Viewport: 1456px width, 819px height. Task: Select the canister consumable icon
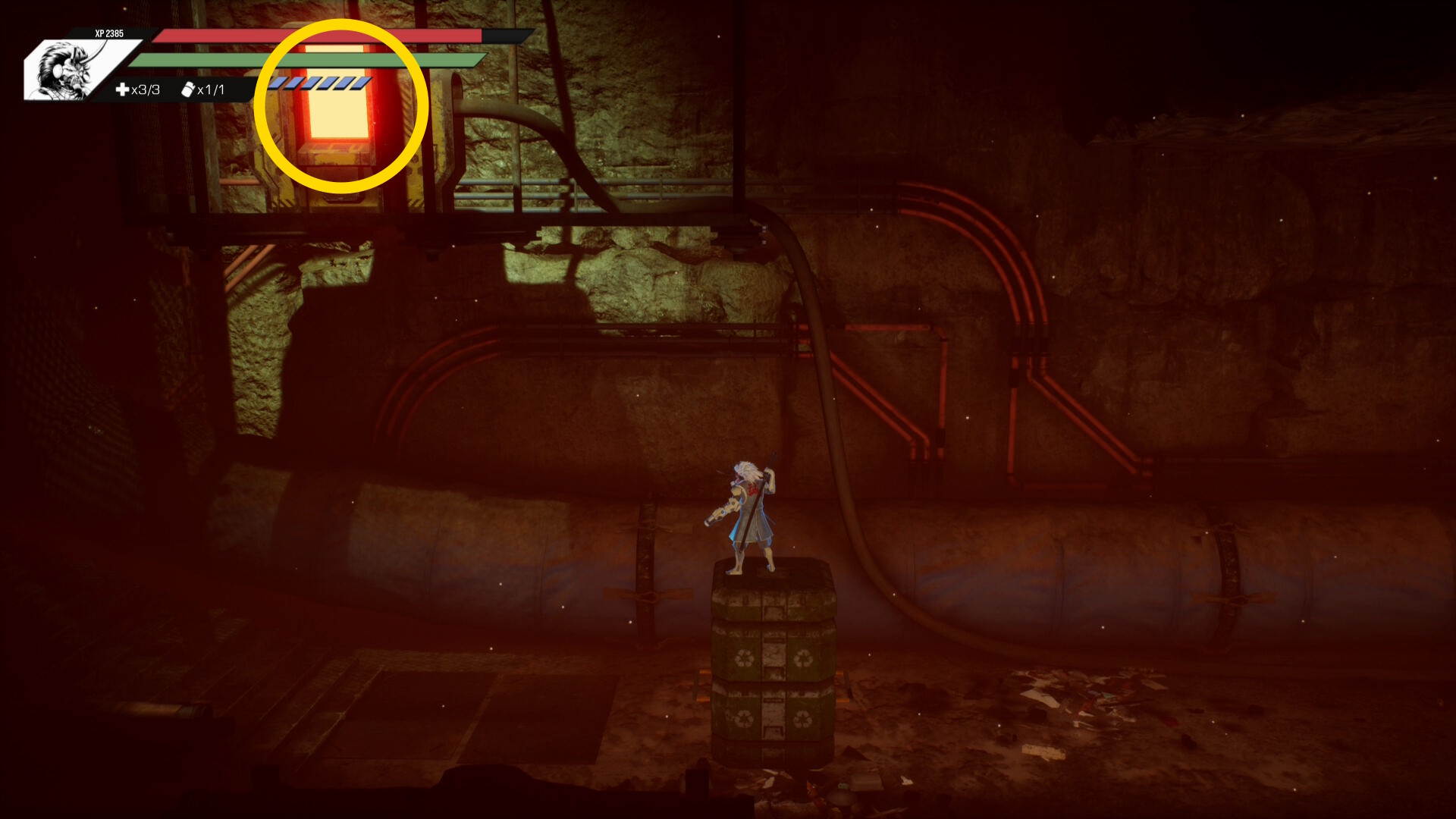coord(188,89)
